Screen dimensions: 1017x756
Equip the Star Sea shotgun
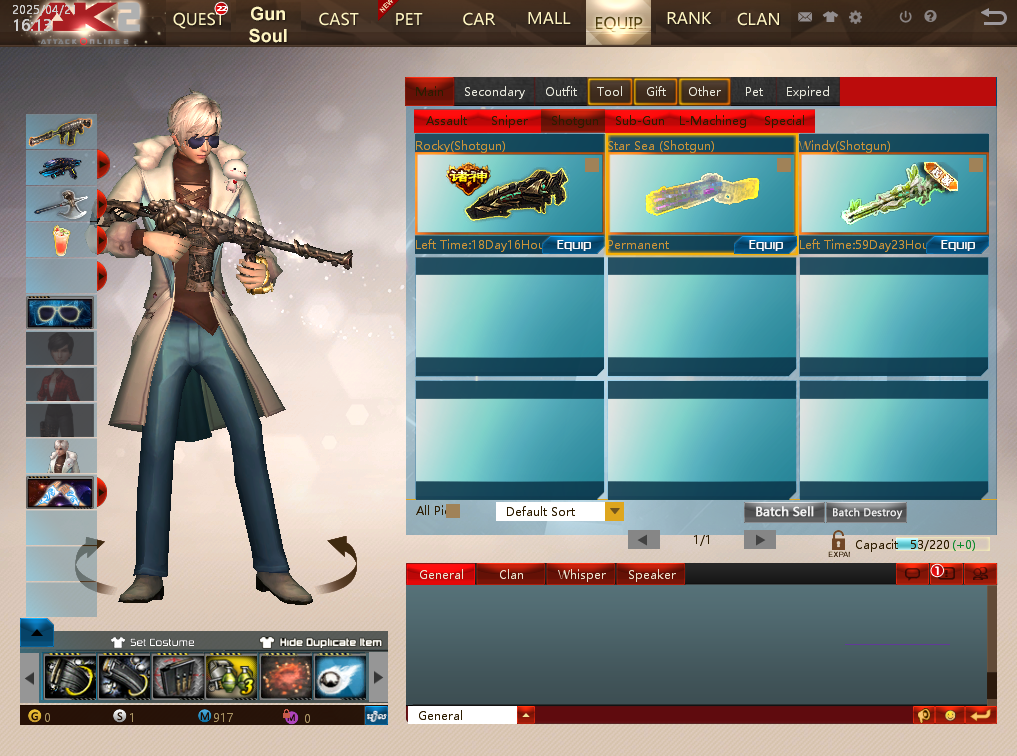pos(766,245)
